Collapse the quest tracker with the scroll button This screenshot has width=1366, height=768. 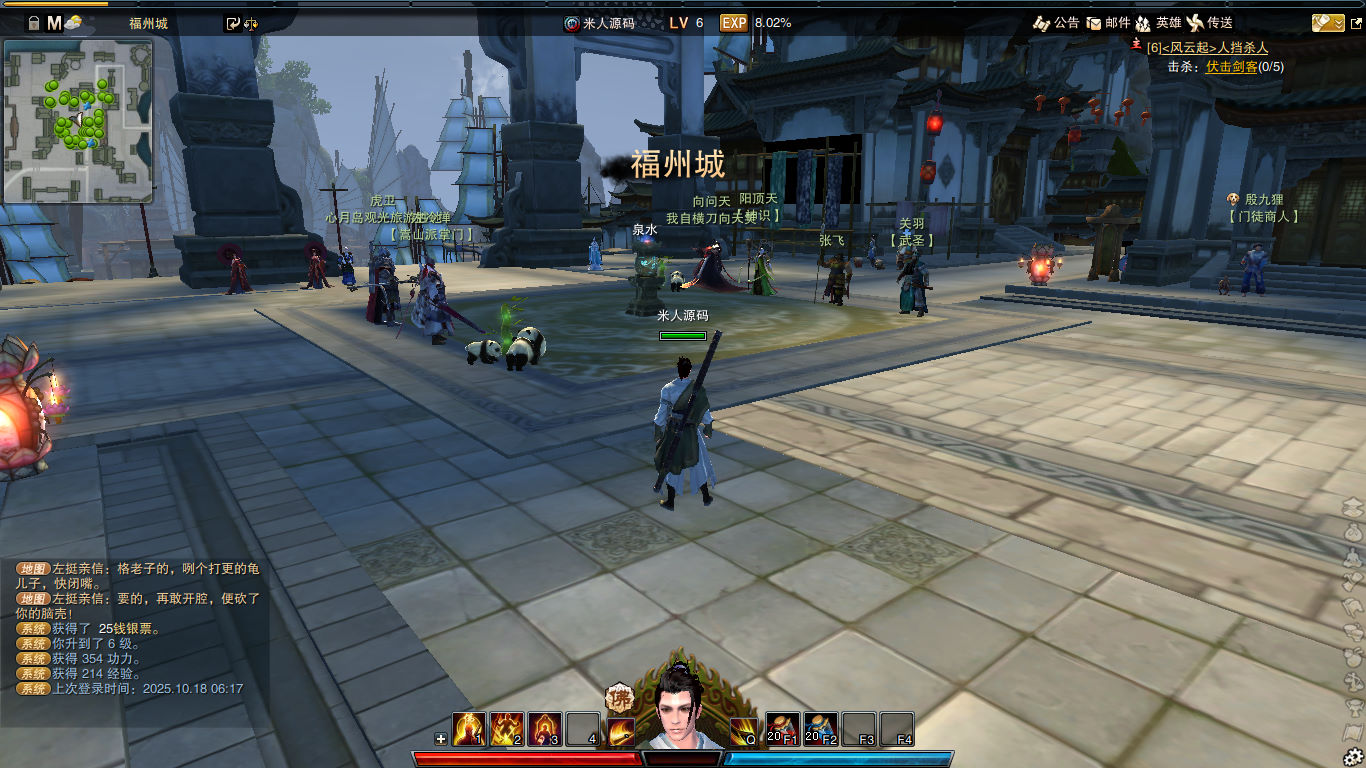pos(1327,22)
